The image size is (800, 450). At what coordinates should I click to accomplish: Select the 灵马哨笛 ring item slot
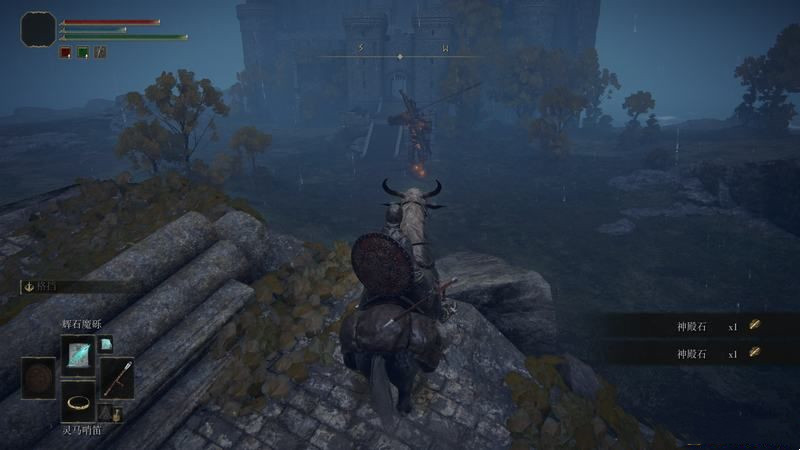click(x=77, y=402)
